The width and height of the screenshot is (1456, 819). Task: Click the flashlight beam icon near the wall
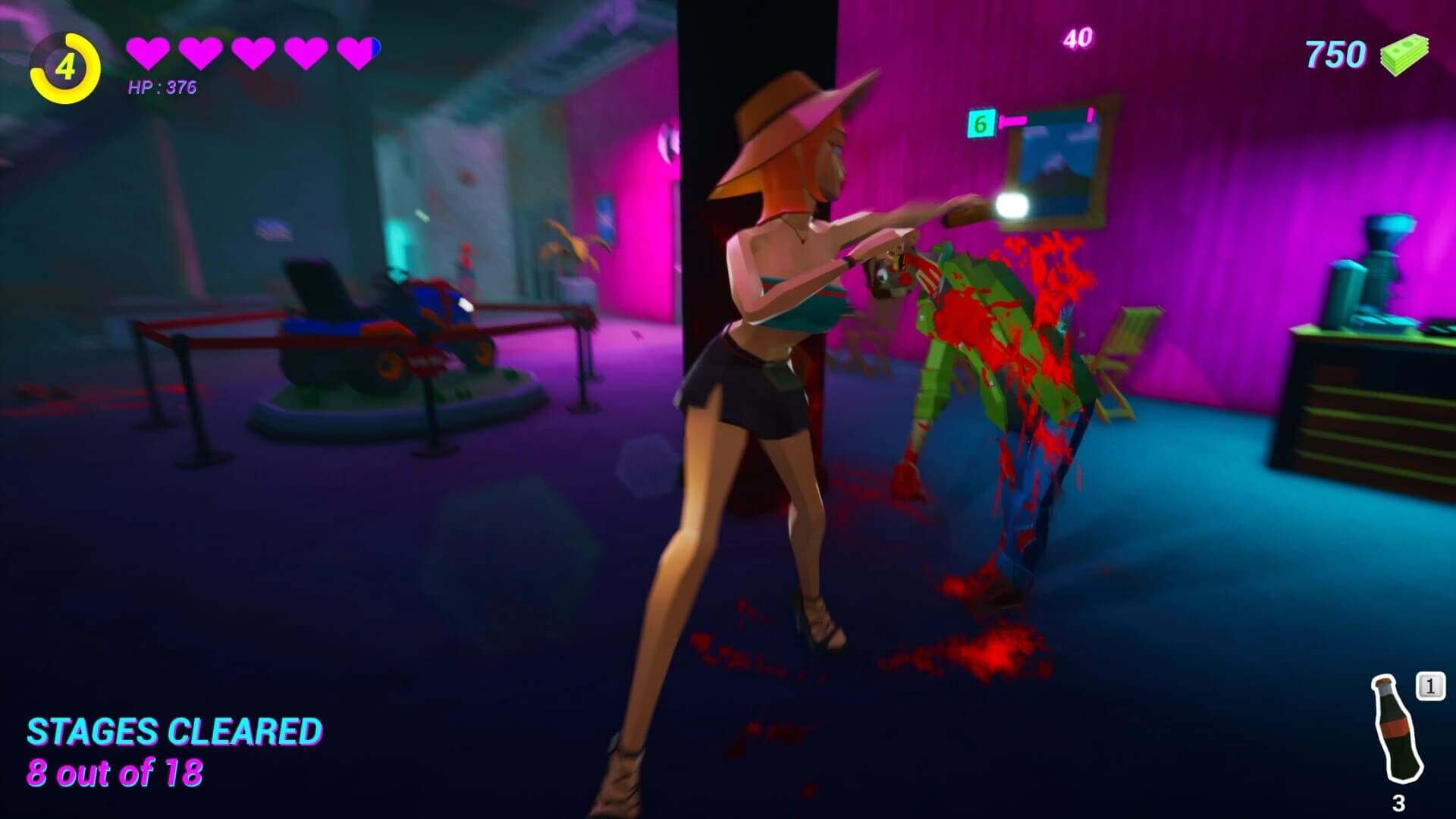coord(1013,205)
